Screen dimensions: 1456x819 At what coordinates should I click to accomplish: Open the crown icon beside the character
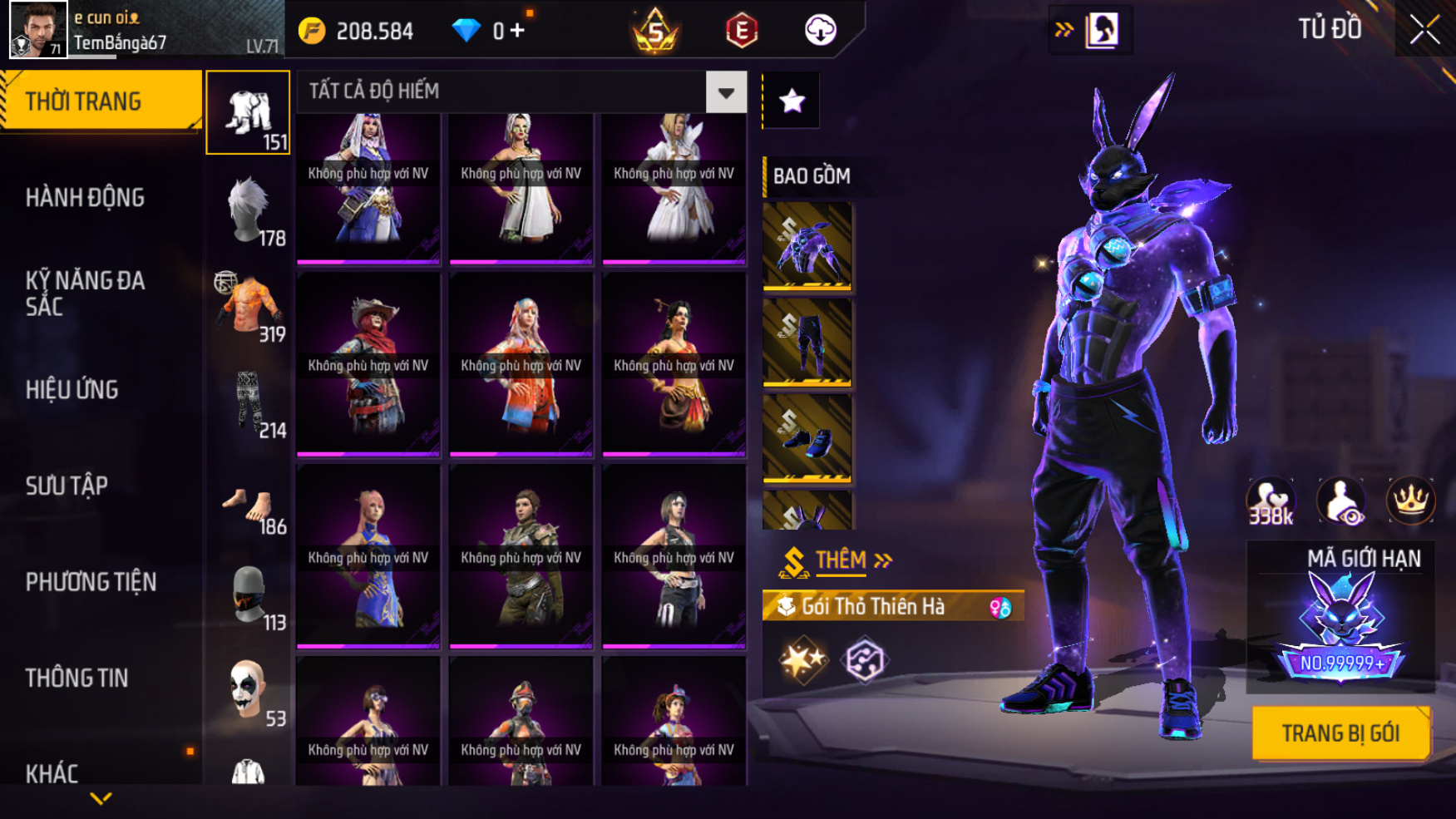pyautogui.click(x=1410, y=501)
